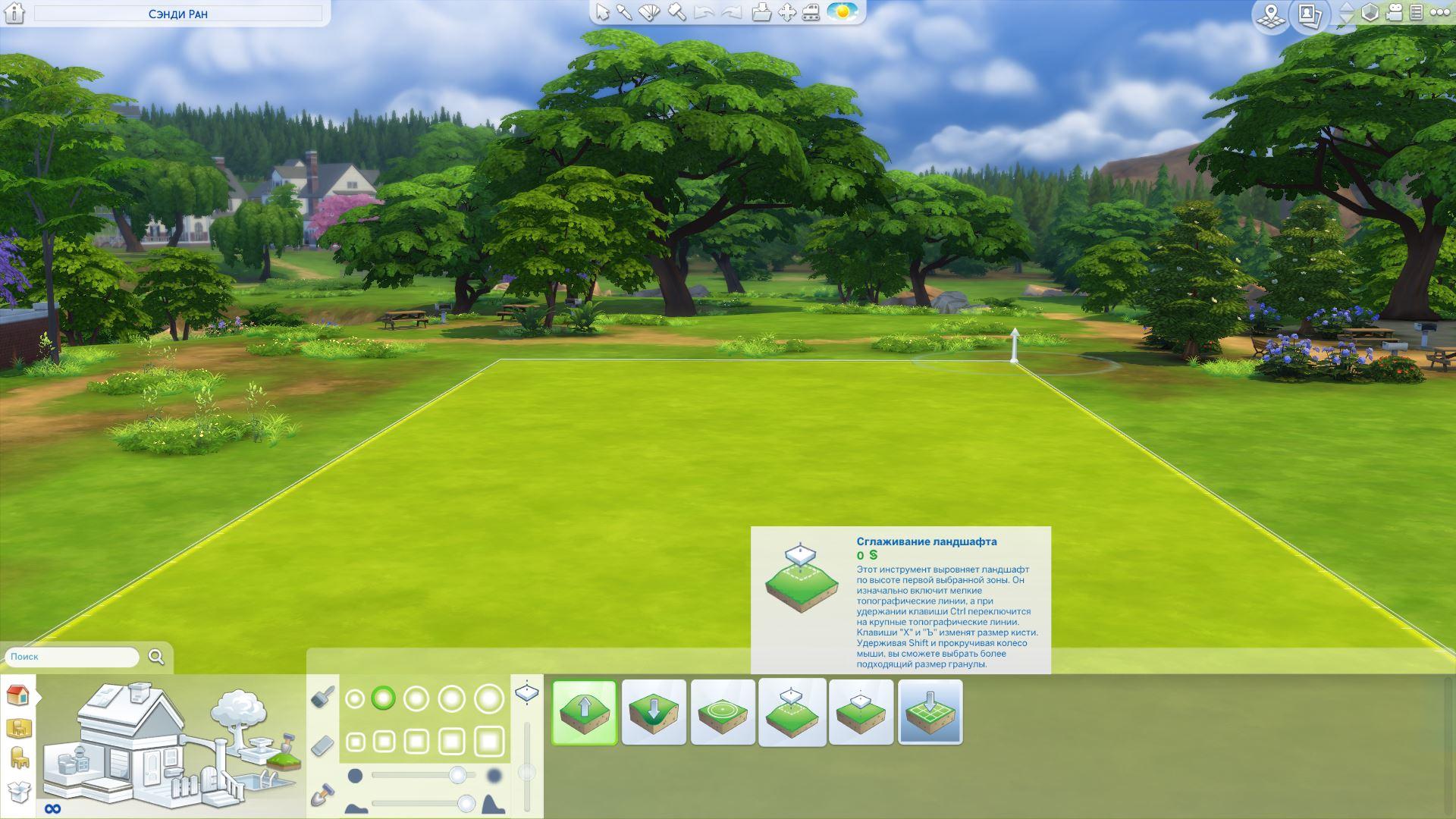Screen dimensions: 1456x819
Task: Choose the lower terrain tool
Action: tap(654, 712)
